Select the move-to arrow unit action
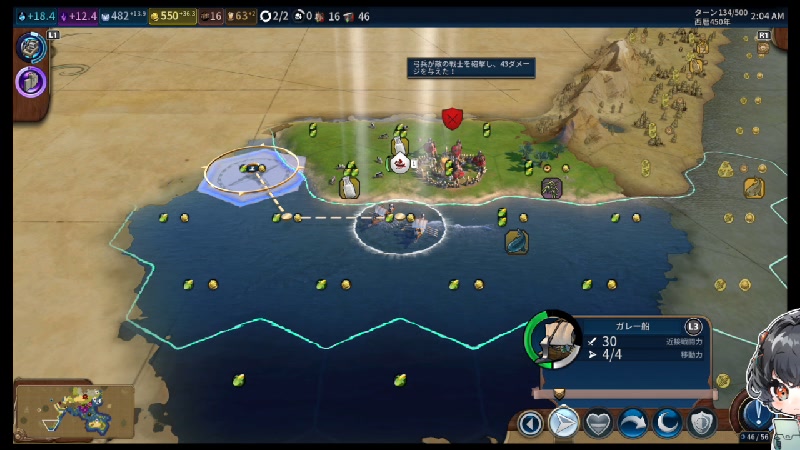The width and height of the screenshot is (800, 450). tap(564, 423)
